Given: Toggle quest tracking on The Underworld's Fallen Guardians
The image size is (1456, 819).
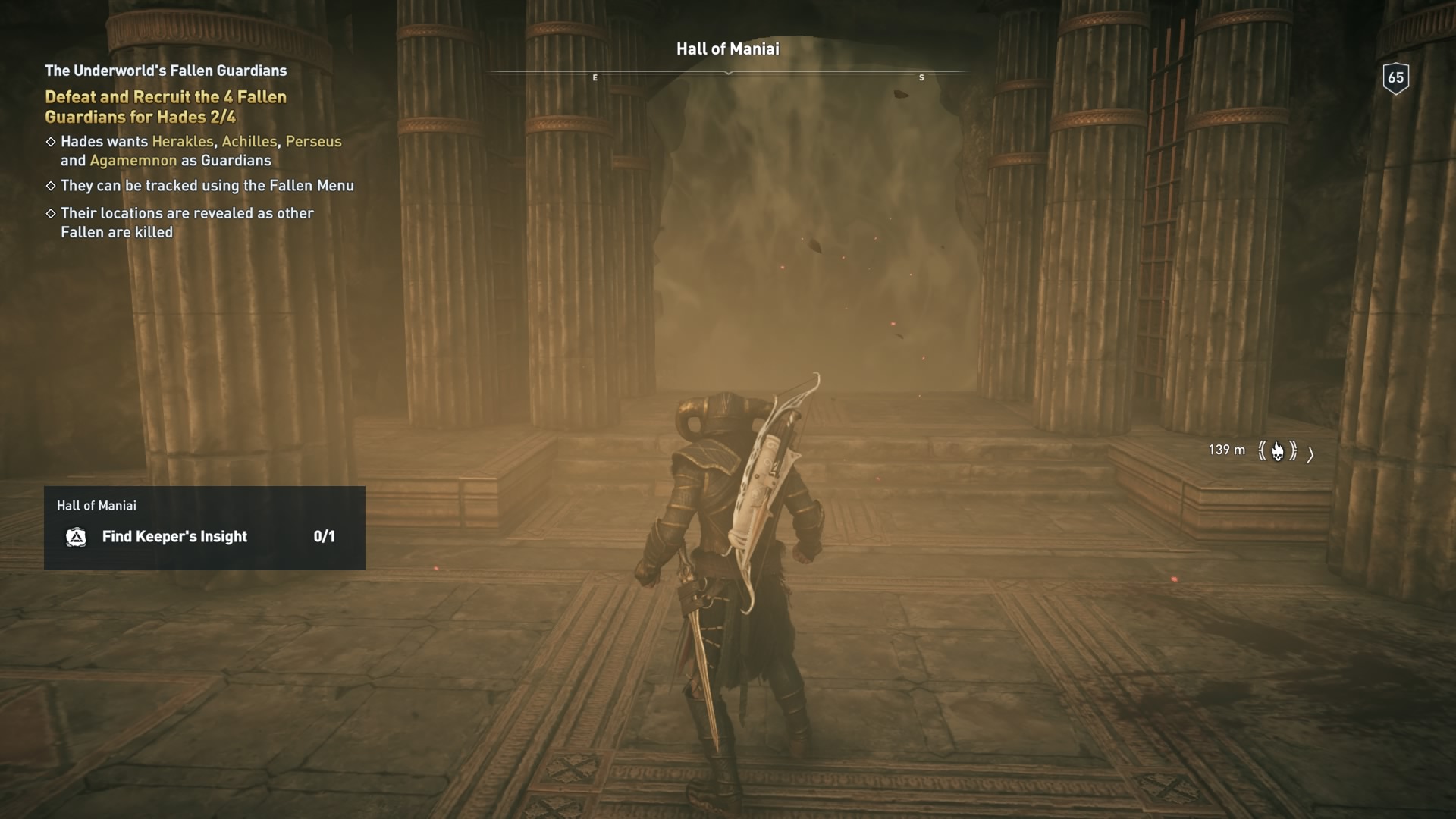Looking at the screenshot, I should (x=165, y=71).
